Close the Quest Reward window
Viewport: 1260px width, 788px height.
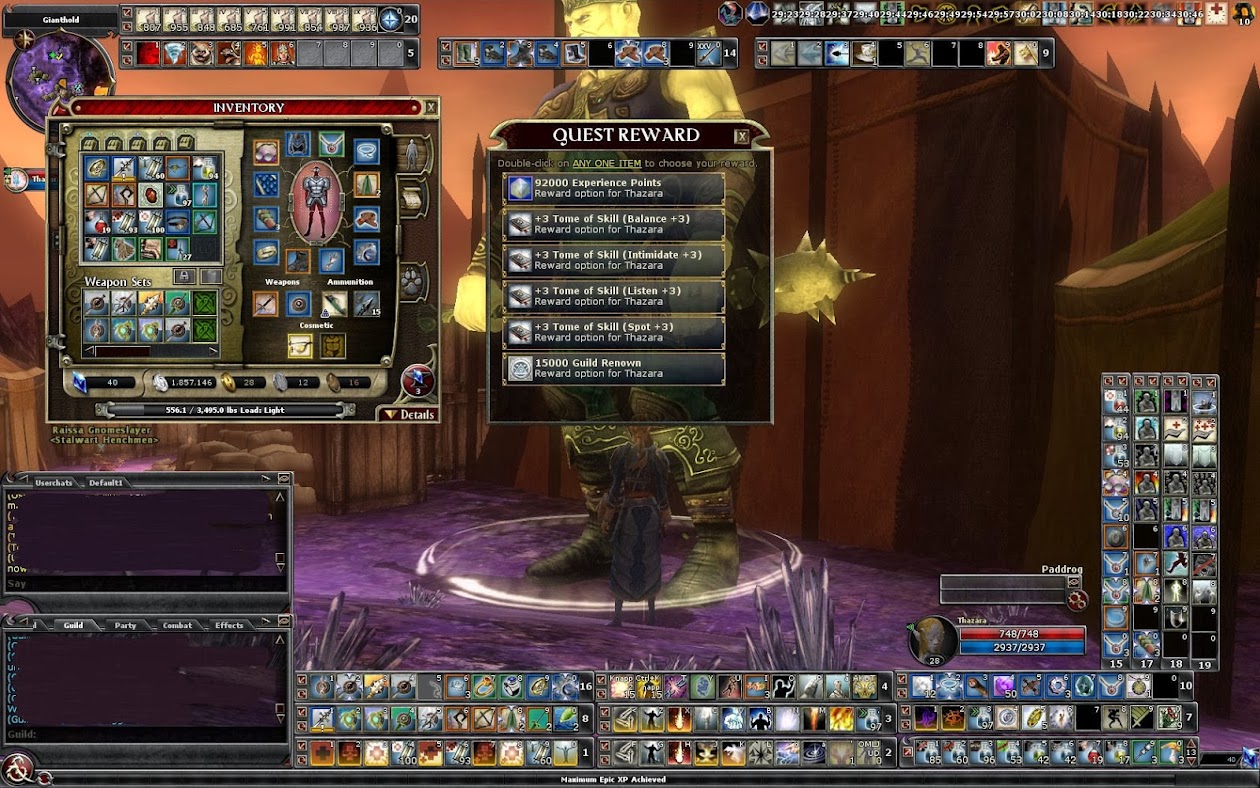741,137
